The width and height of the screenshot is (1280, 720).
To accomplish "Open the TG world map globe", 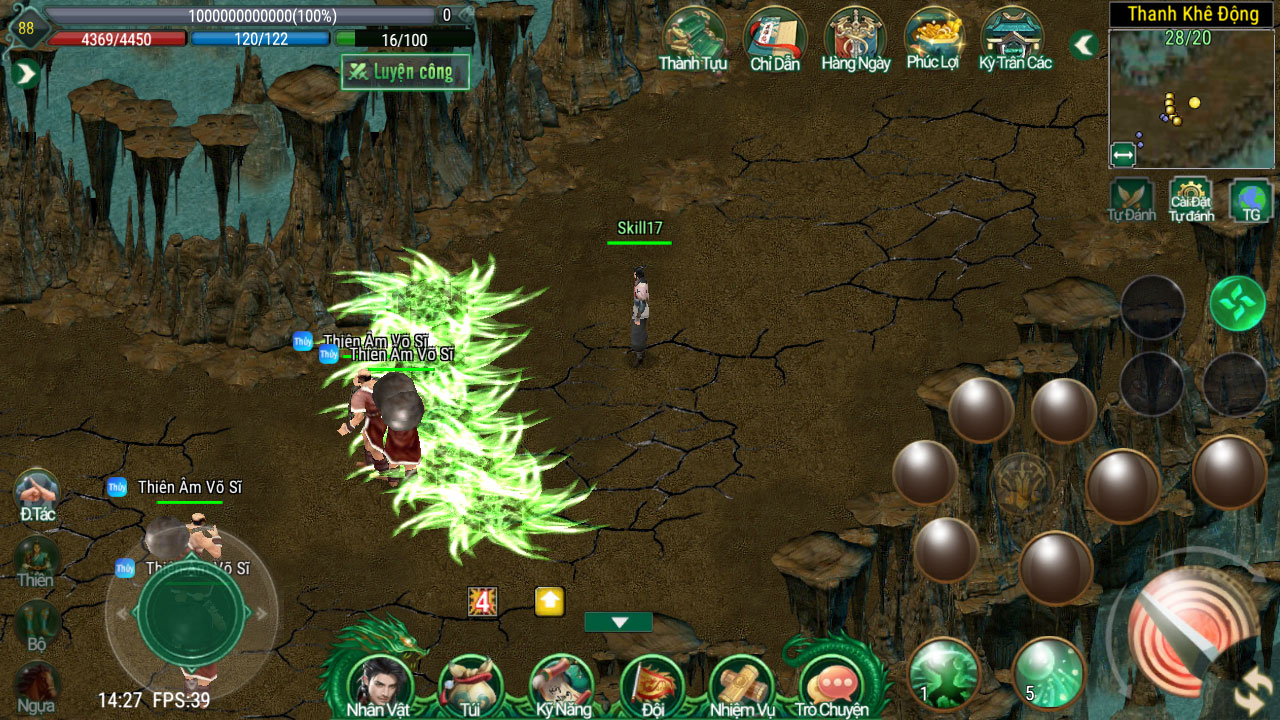I will (1251, 199).
